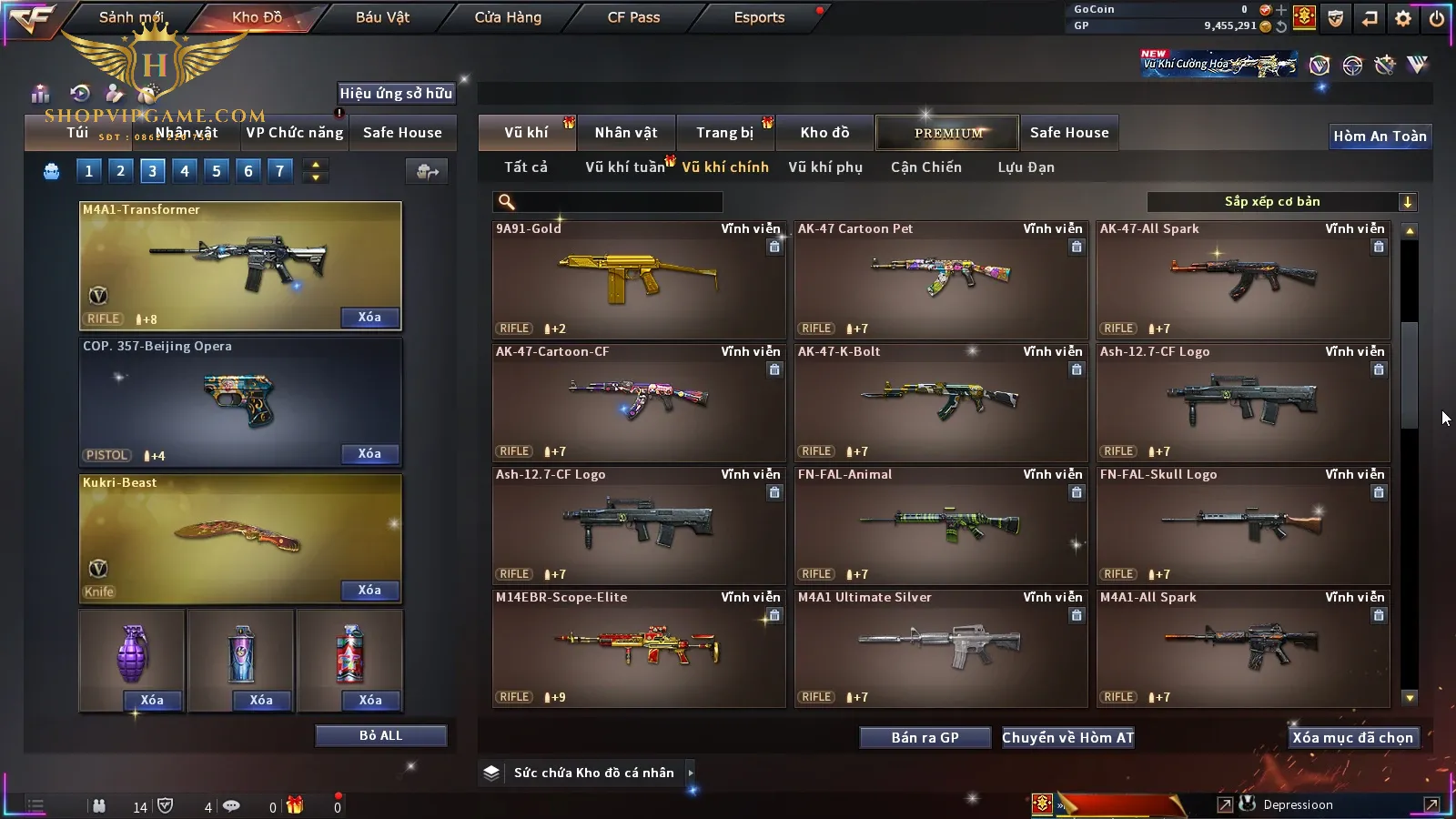Image resolution: width=1456 pixels, height=819 pixels.
Task: Open the Esports menu
Action: pos(759,17)
